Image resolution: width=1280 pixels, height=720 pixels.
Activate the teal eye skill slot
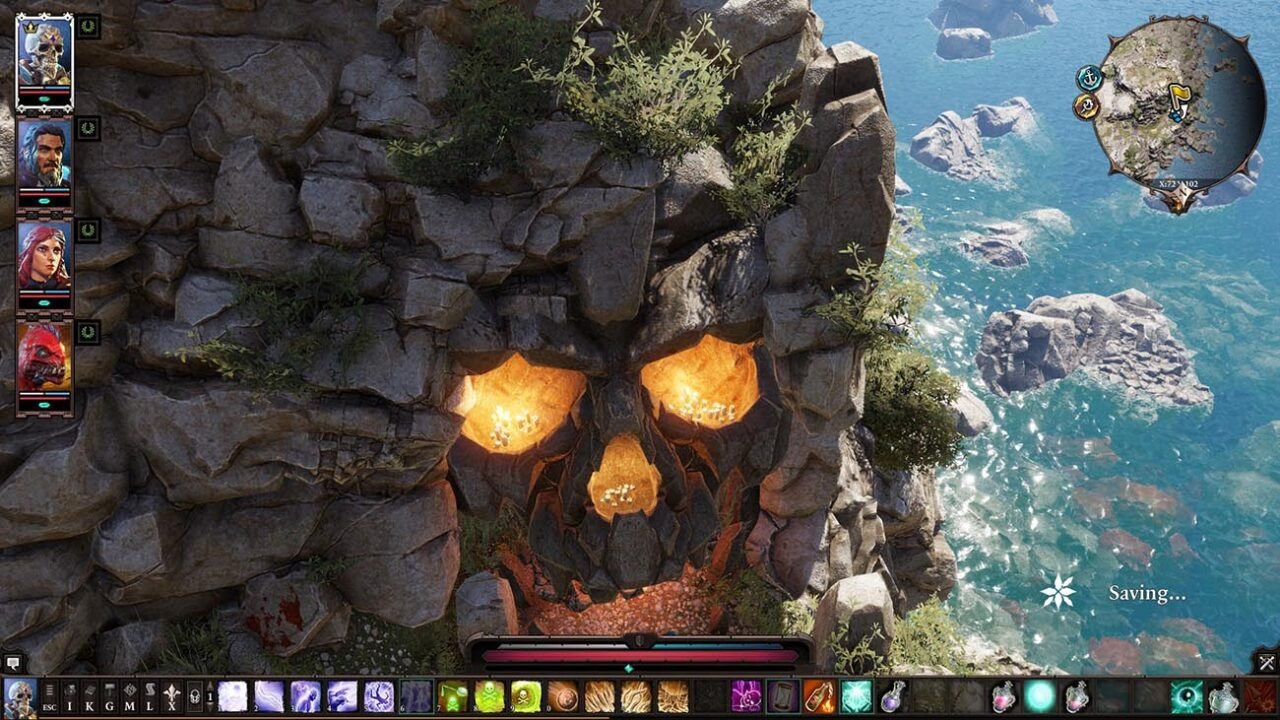click(1187, 696)
